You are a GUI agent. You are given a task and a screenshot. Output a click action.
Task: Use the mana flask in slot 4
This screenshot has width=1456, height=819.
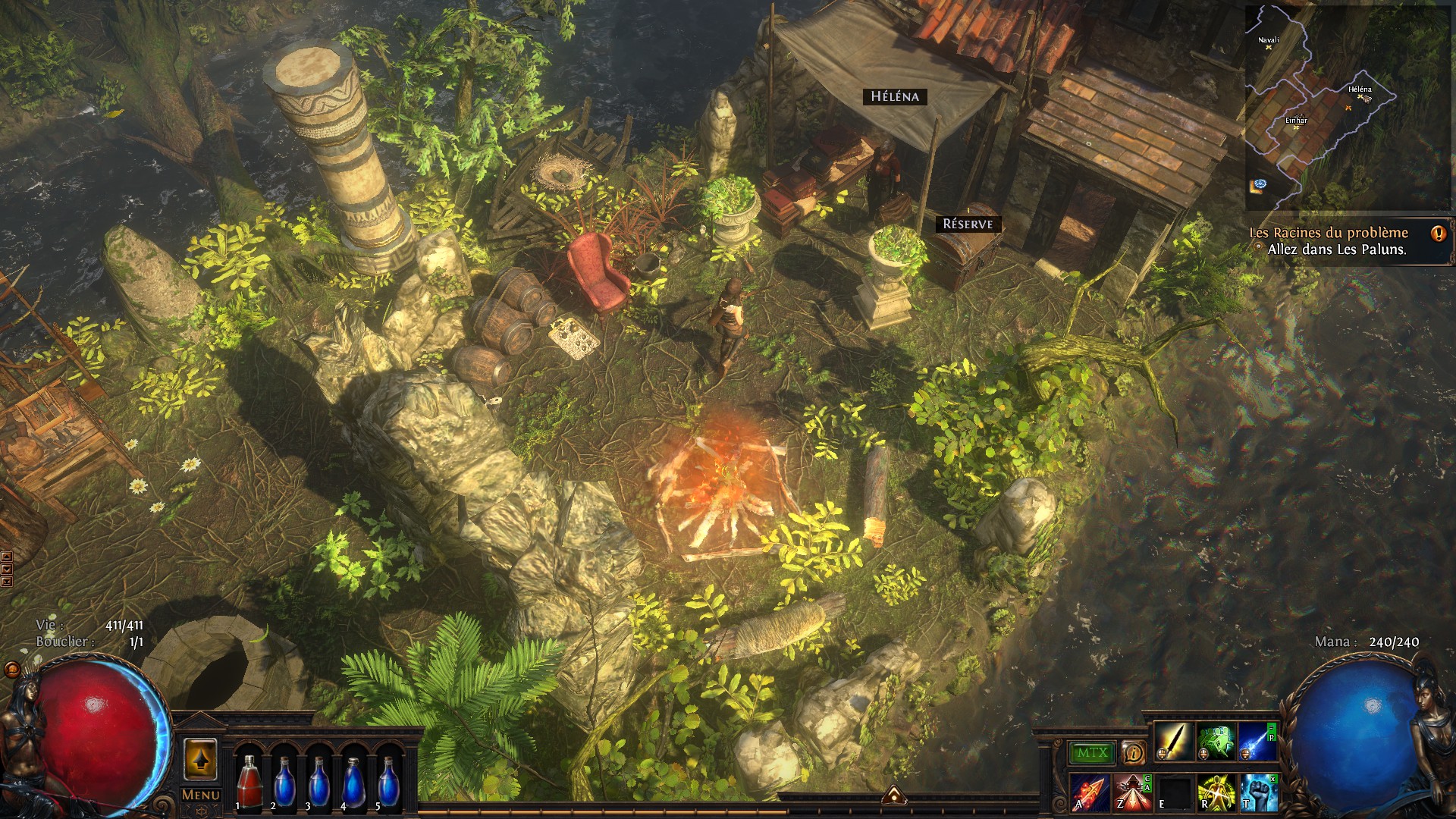(x=353, y=781)
